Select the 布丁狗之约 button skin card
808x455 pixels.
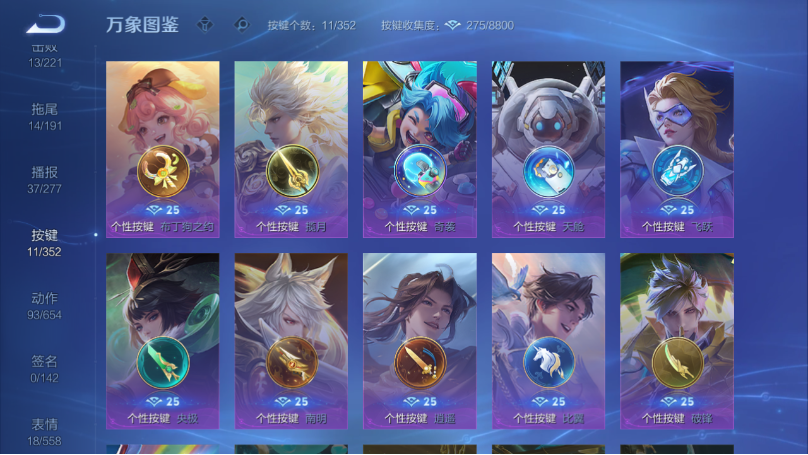click(x=163, y=149)
